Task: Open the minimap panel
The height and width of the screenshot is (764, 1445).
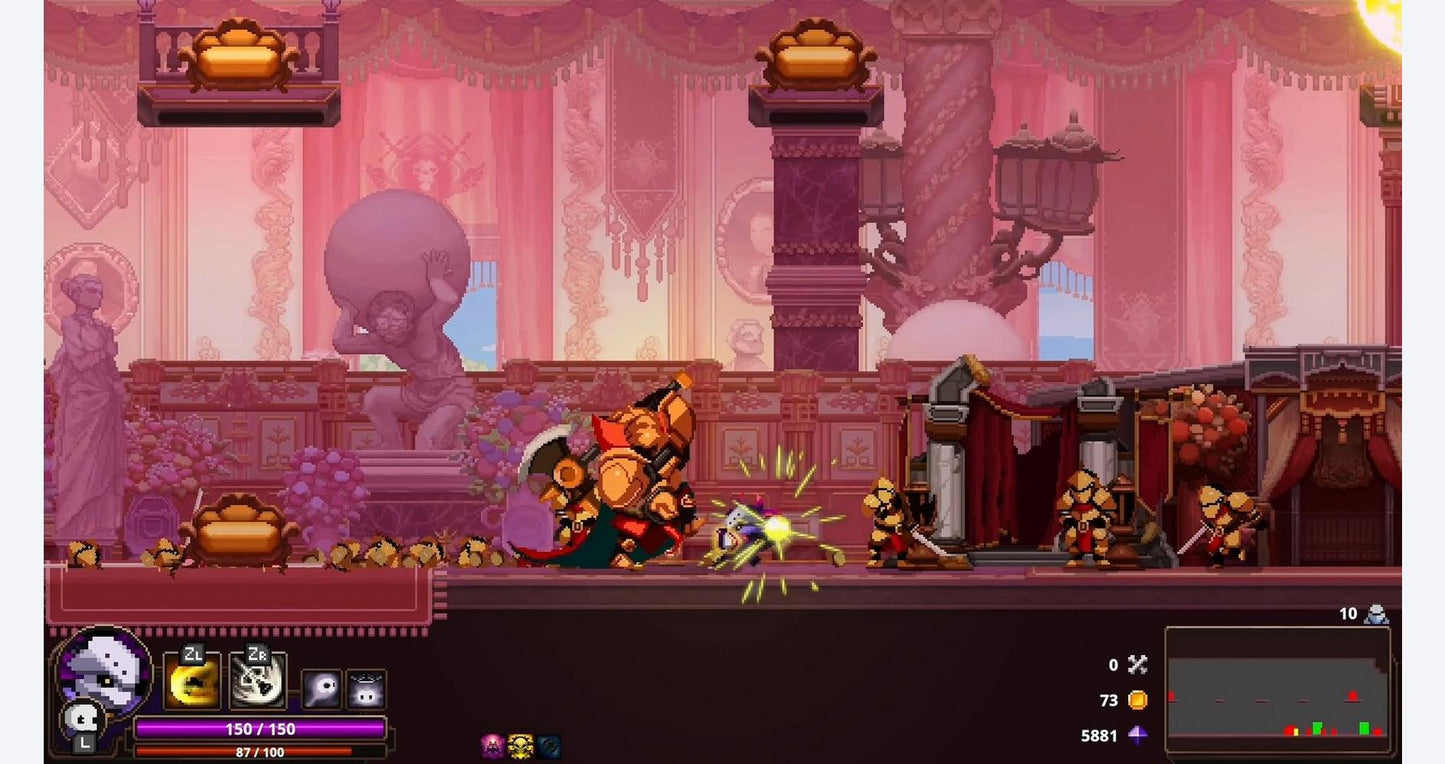Action: (1277, 688)
